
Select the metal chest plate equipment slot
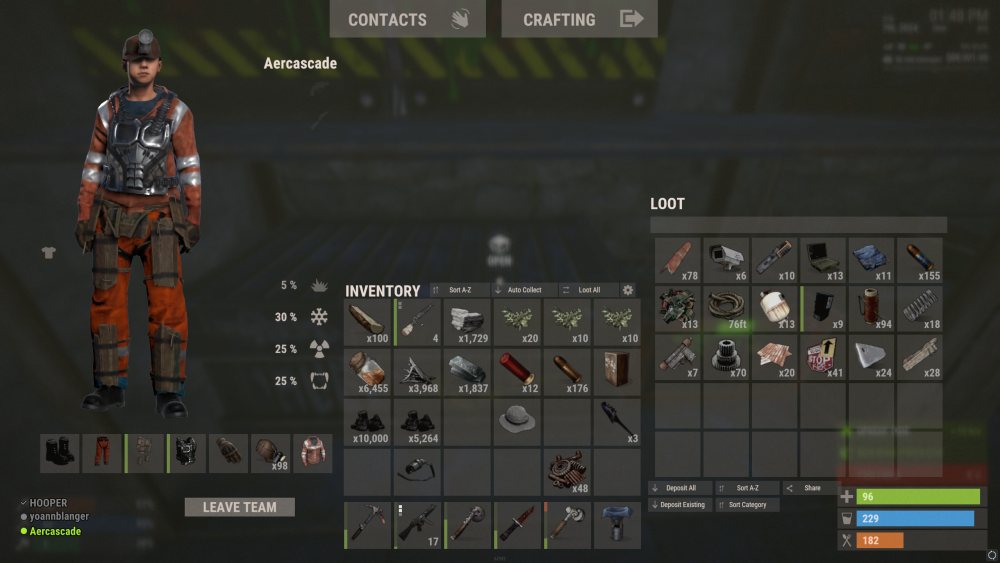click(186, 453)
